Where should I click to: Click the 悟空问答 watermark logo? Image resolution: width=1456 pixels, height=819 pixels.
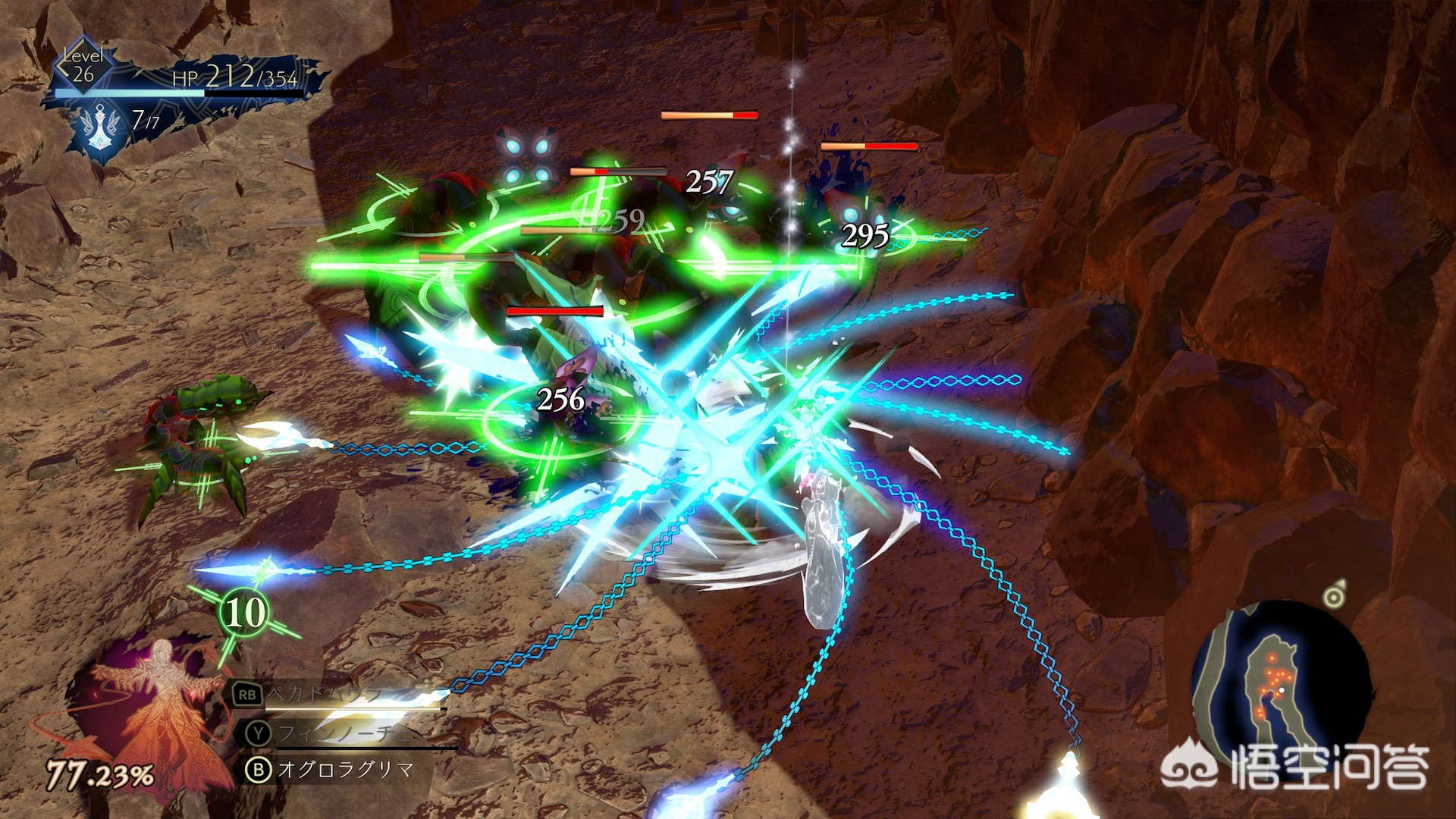[1297, 767]
